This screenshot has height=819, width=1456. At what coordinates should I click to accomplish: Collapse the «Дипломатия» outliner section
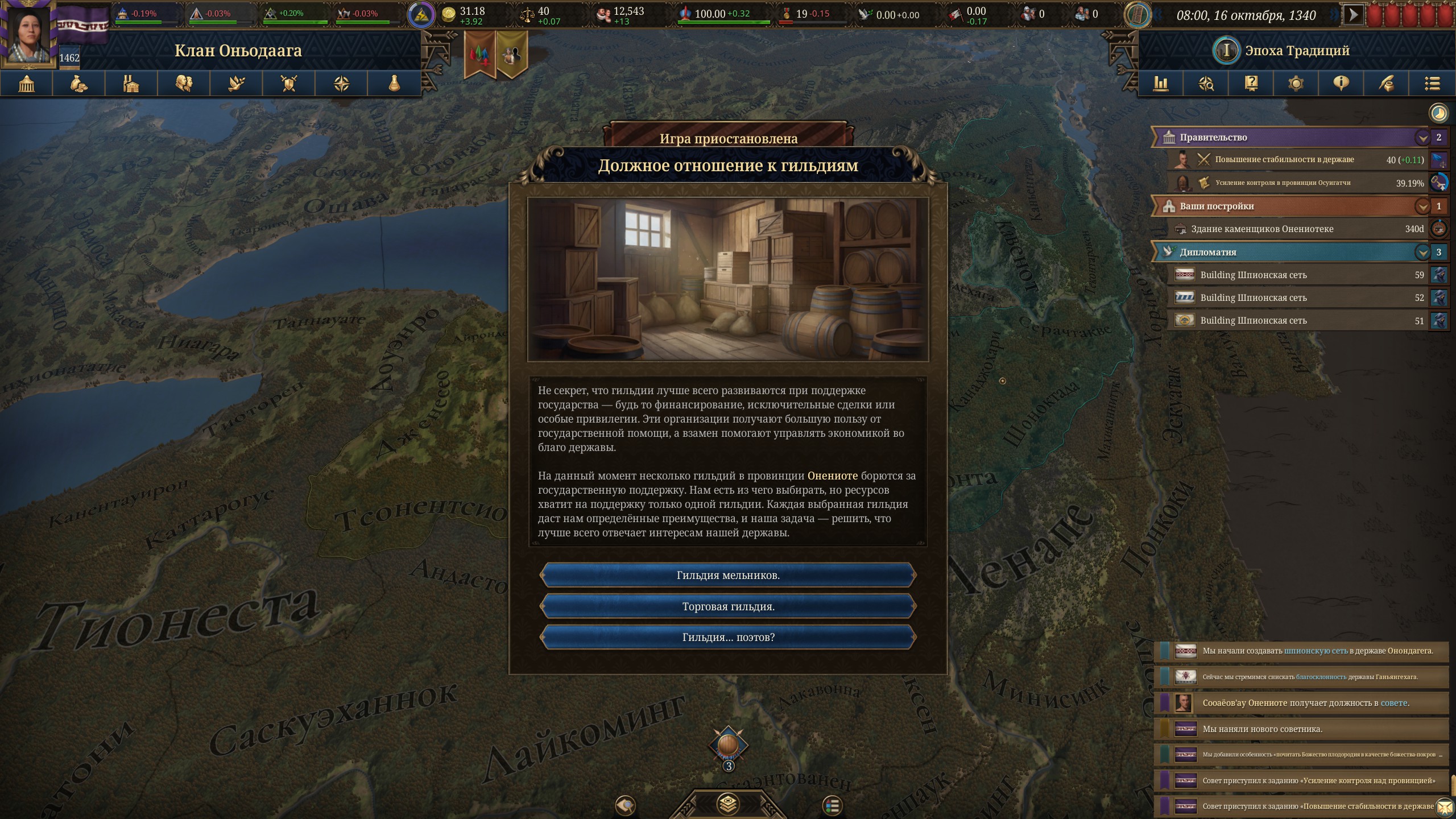1422,252
